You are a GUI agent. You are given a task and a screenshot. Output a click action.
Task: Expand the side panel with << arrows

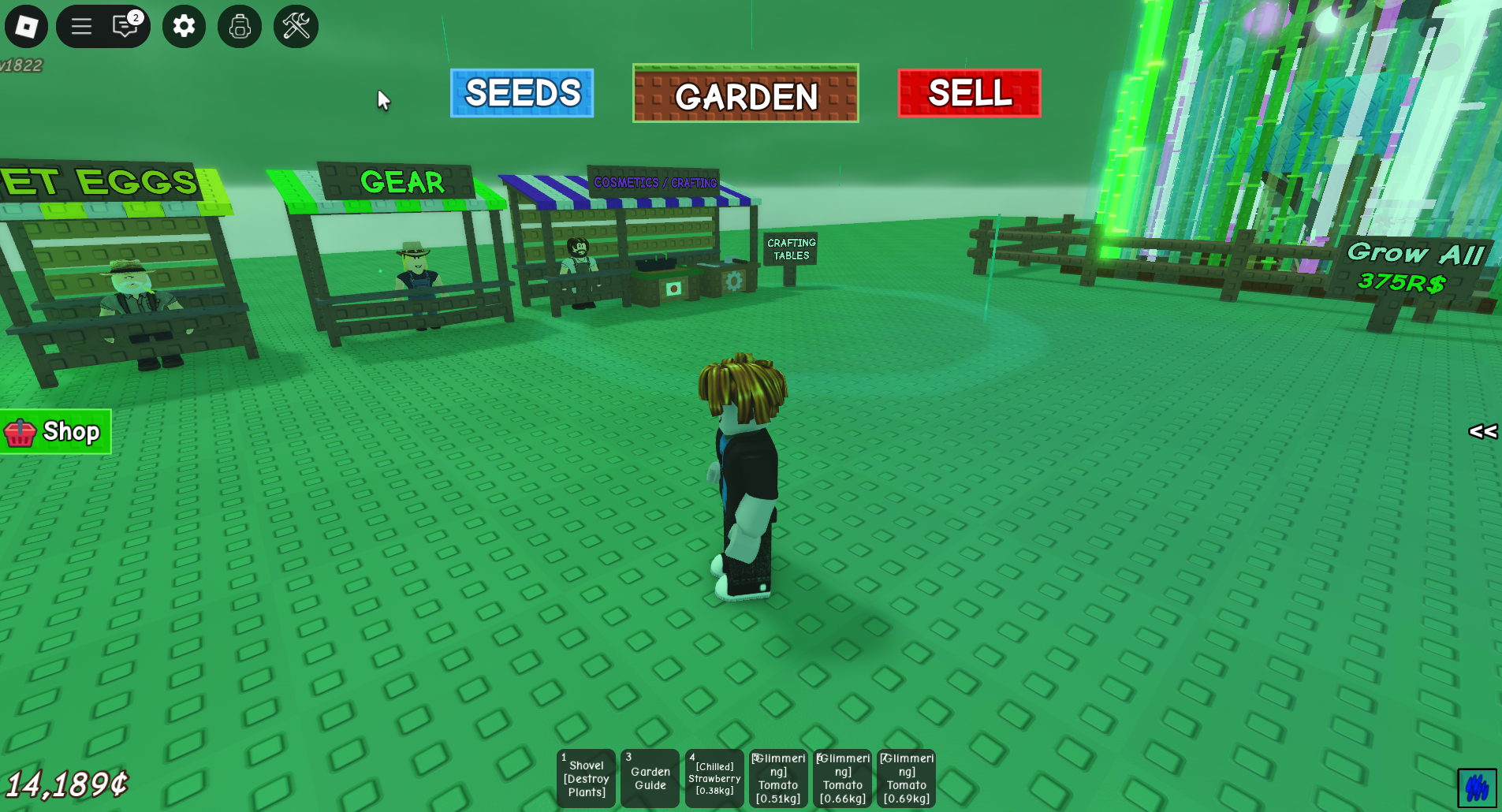coord(1482,431)
